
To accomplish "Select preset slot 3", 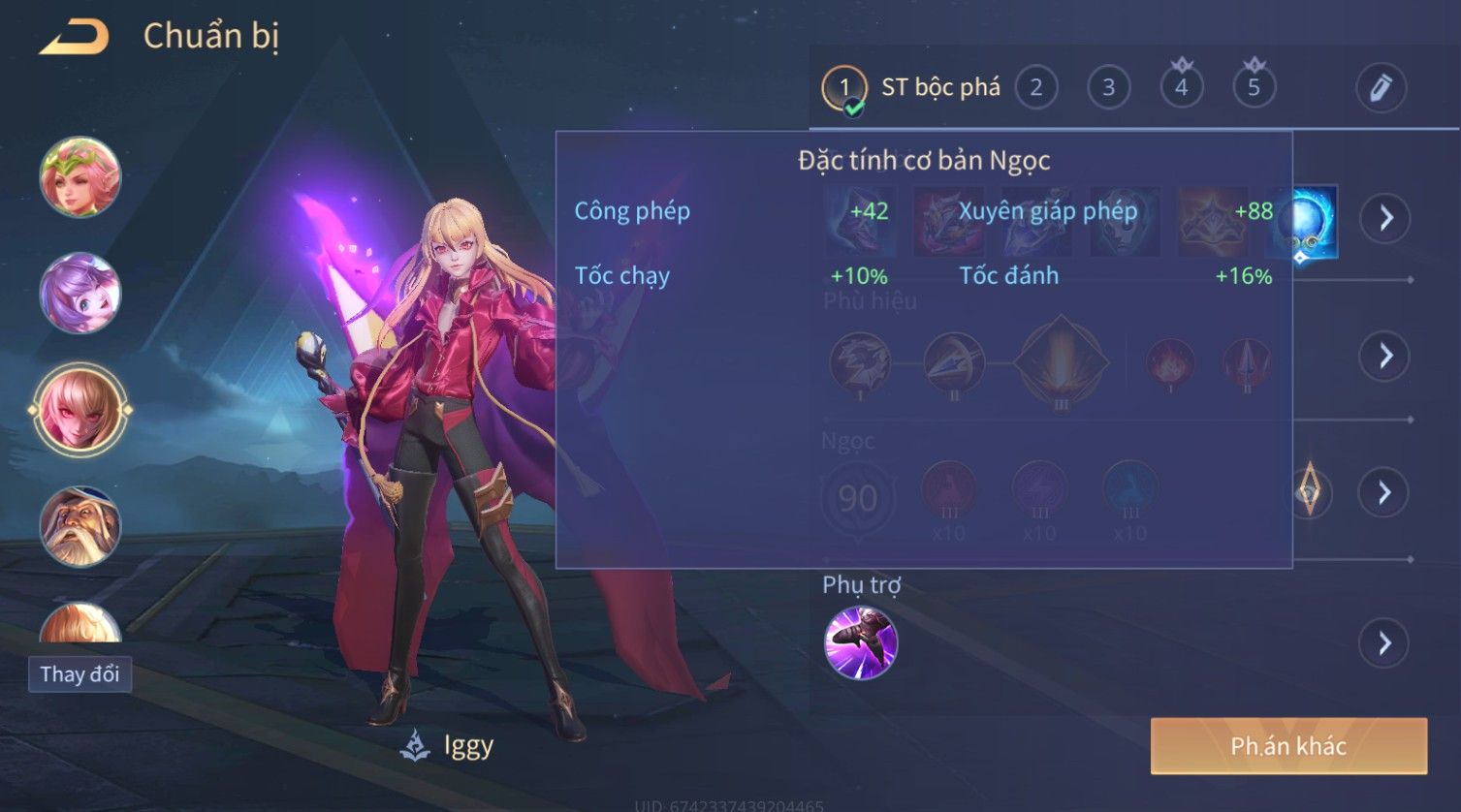I will 1108,88.
